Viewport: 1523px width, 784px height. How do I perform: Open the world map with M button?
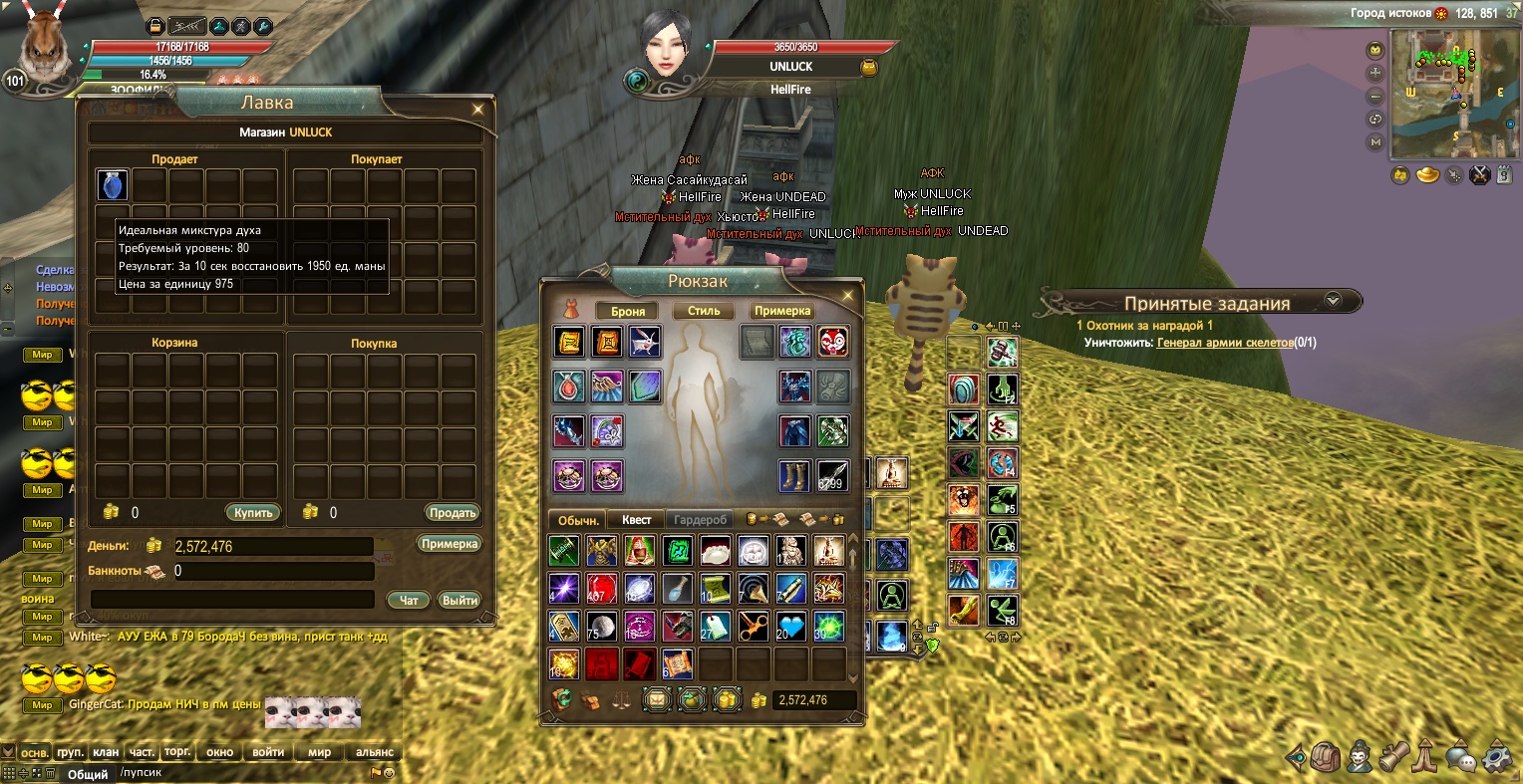(1376, 142)
